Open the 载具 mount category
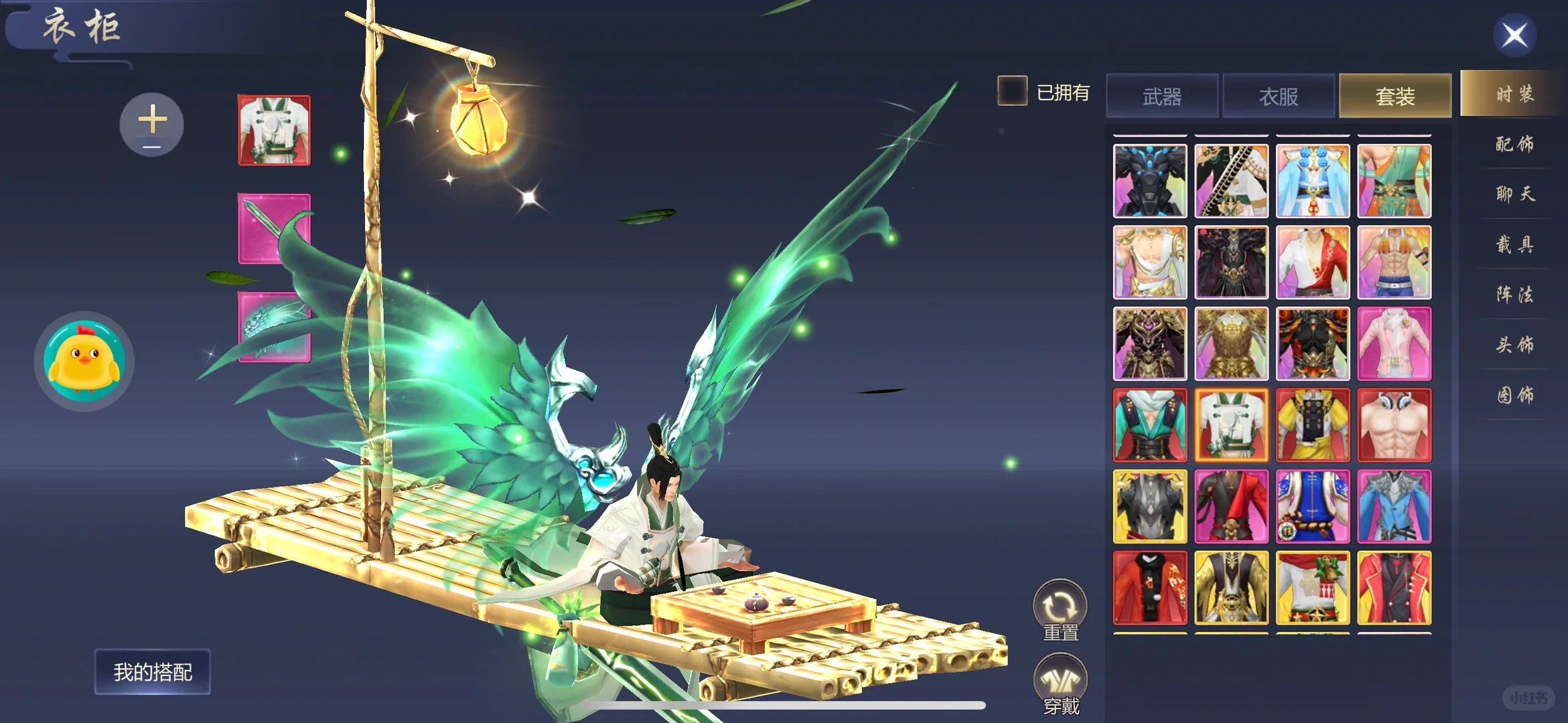Viewport: 1568px width, 723px height. [x=1514, y=244]
